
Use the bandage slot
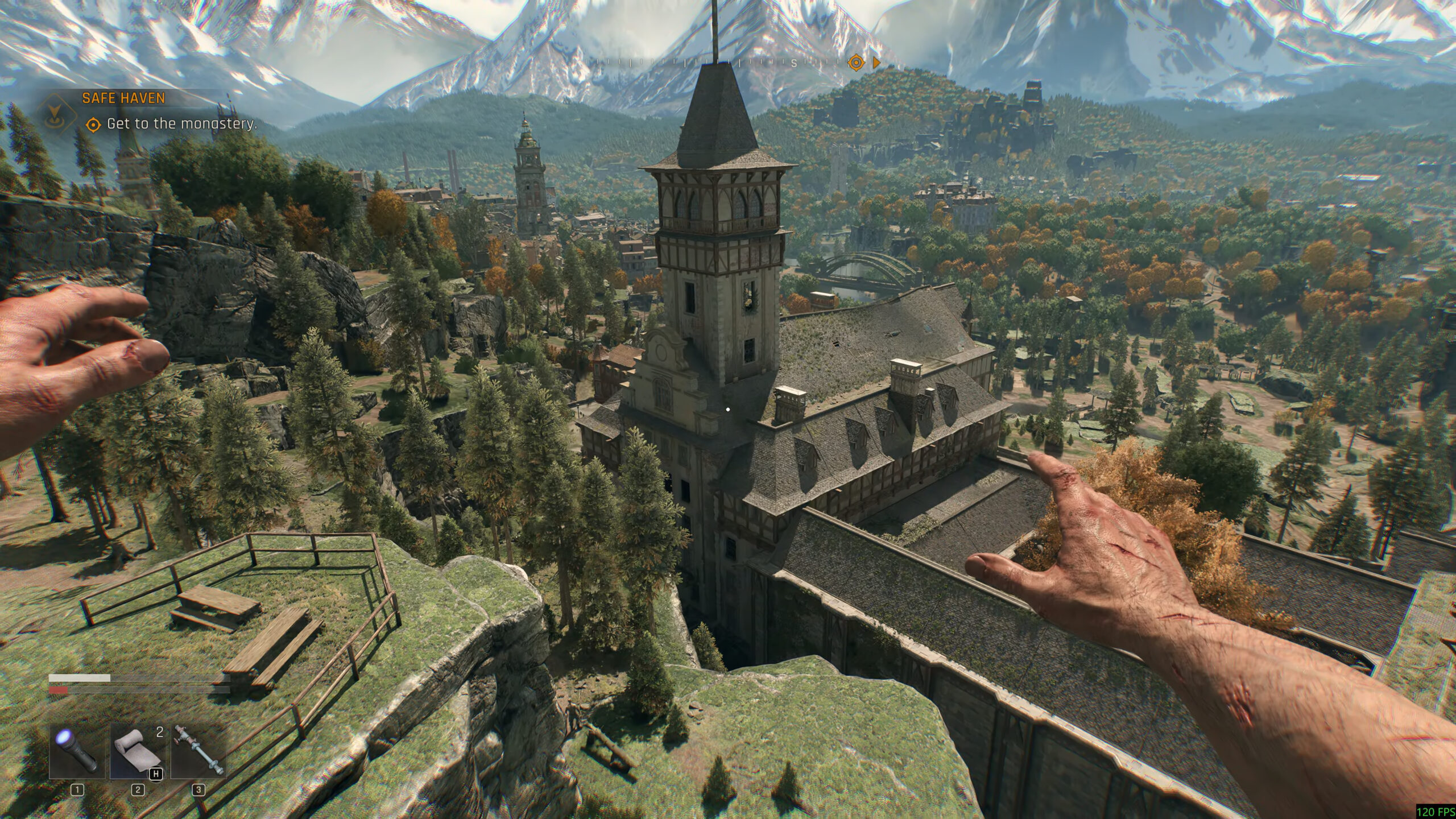click(137, 751)
